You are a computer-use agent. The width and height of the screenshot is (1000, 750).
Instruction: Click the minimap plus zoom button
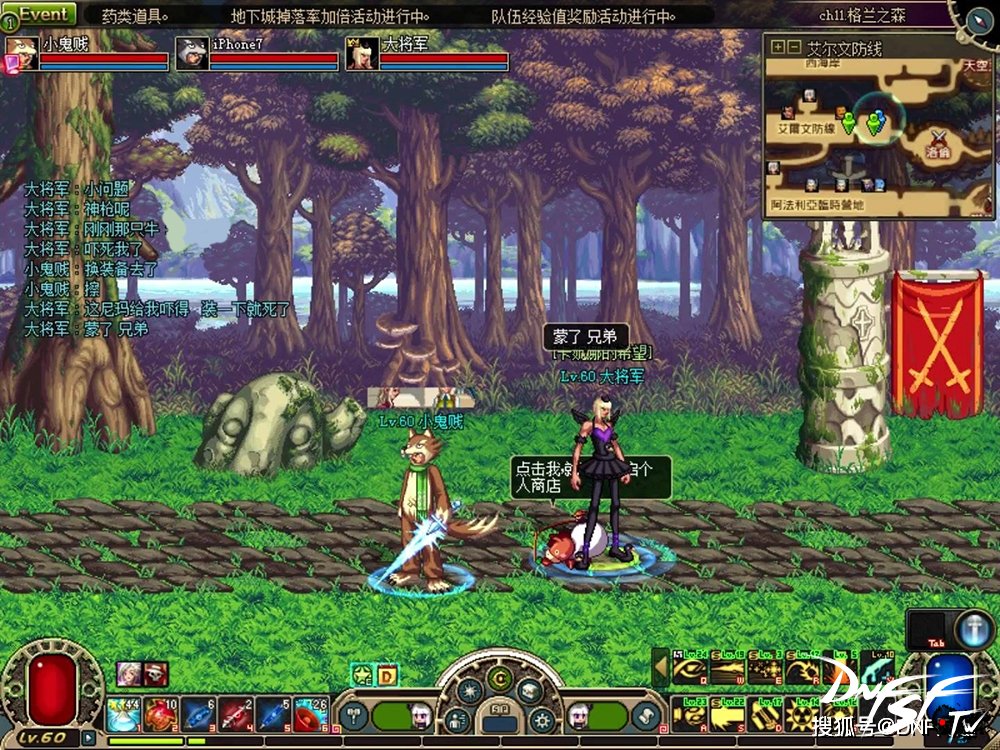coord(776,47)
